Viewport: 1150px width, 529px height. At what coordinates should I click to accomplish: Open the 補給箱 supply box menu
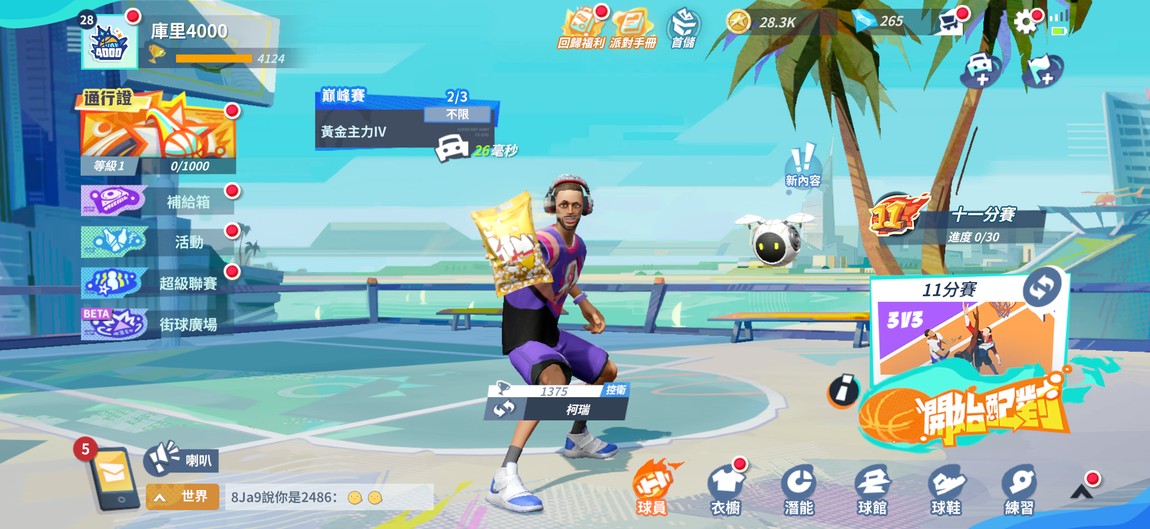pyautogui.click(x=160, y=201)
